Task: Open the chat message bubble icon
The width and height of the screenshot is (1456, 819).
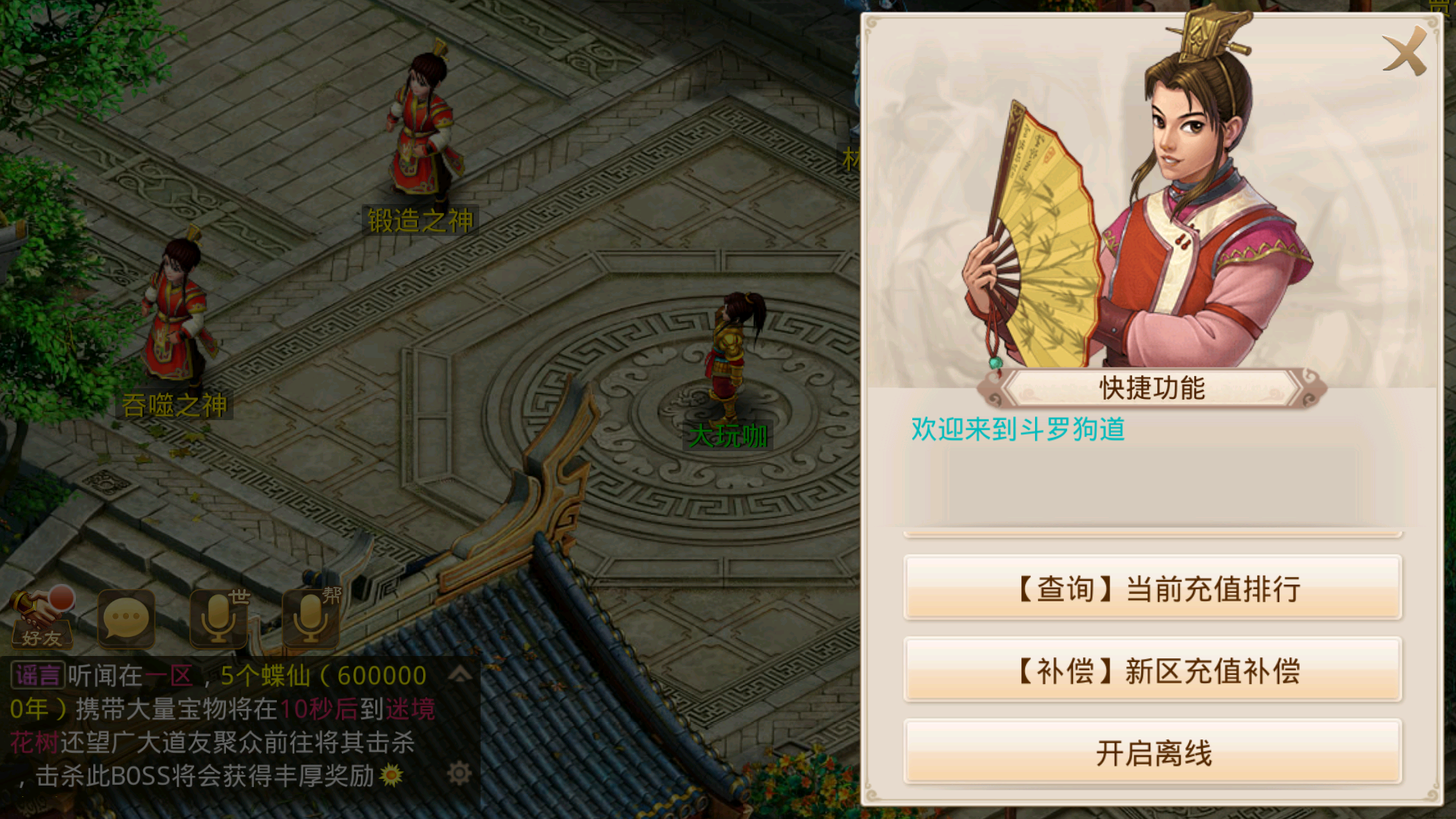Action: (127, 620)
